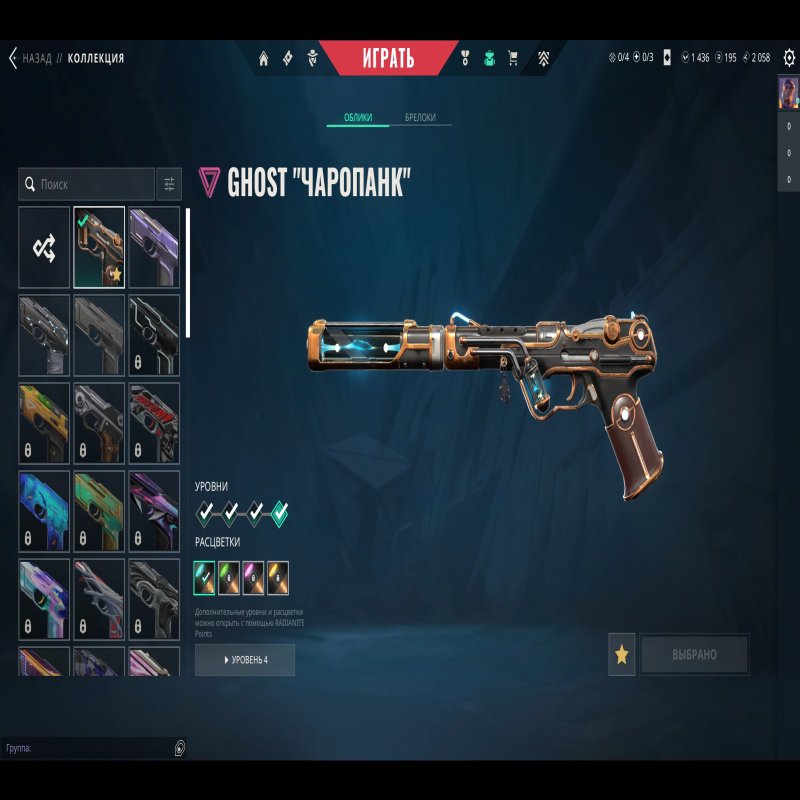Toggle the favorite star button

click(x=622, y=655)
